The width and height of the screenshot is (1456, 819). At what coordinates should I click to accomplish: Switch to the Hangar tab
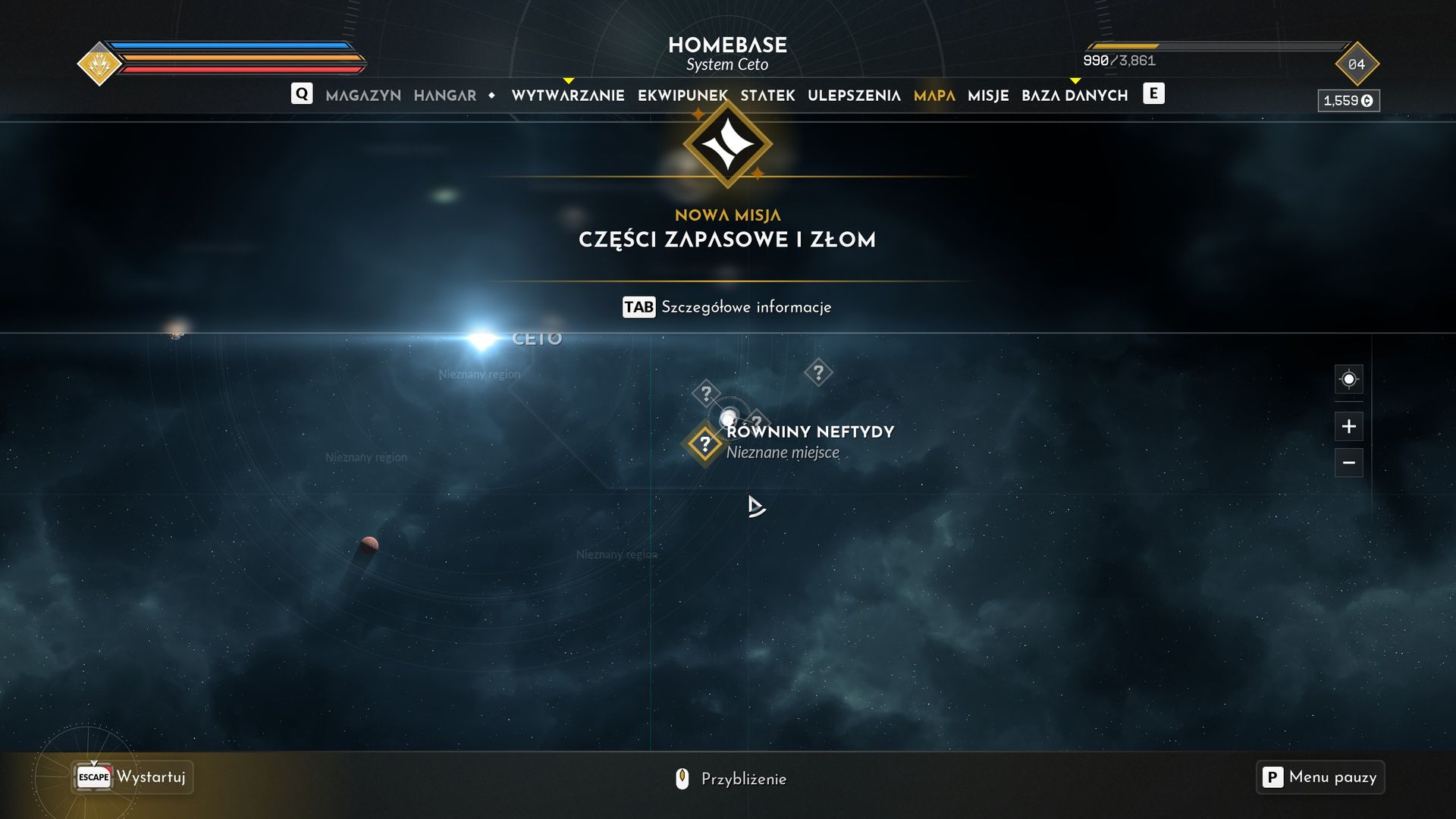(445, 96)
